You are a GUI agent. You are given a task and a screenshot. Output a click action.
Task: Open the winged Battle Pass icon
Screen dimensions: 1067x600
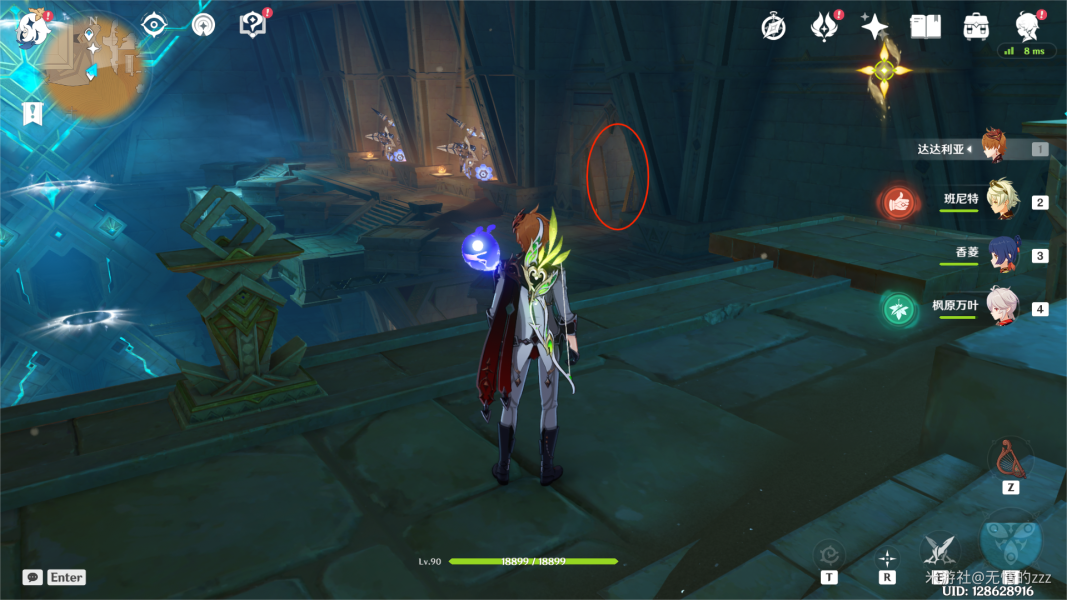pos(824,27)
